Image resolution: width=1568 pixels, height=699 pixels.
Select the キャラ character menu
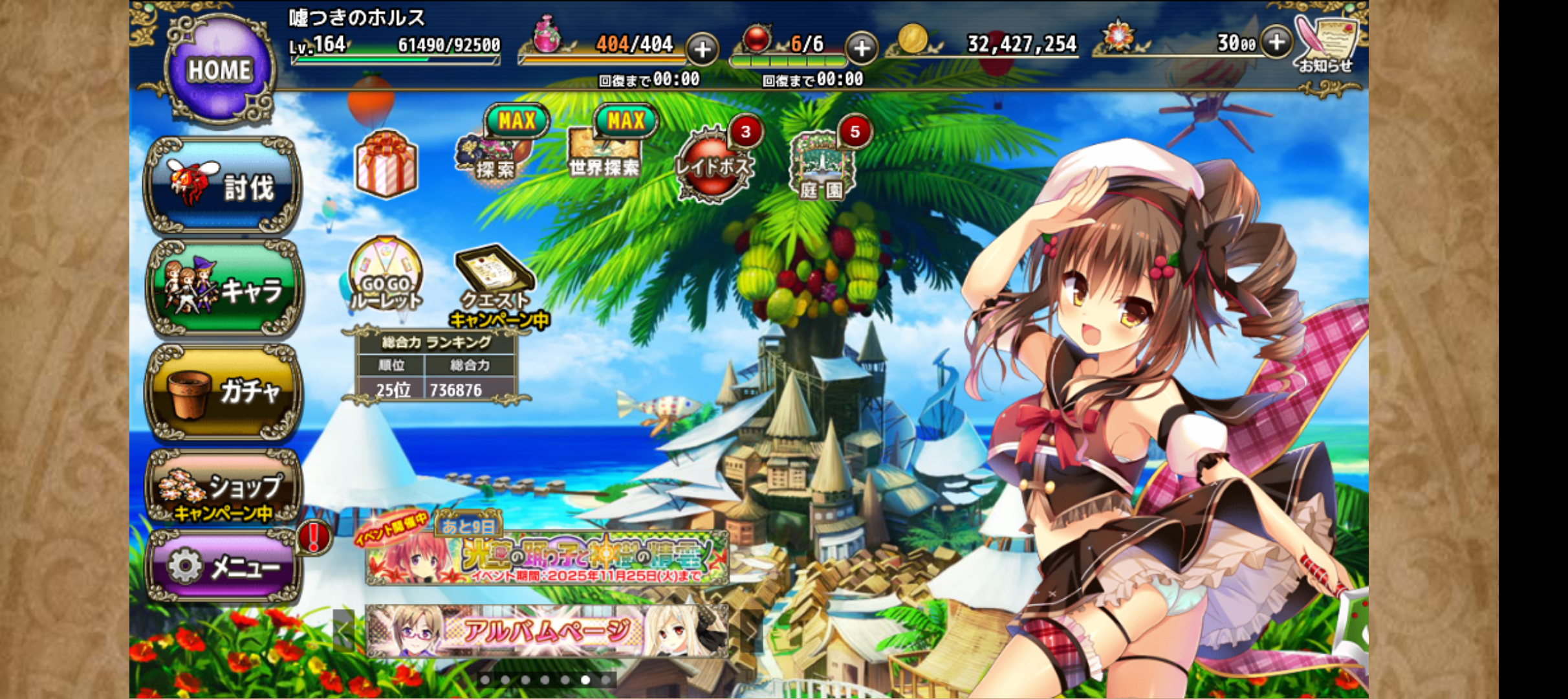point(223,289)
